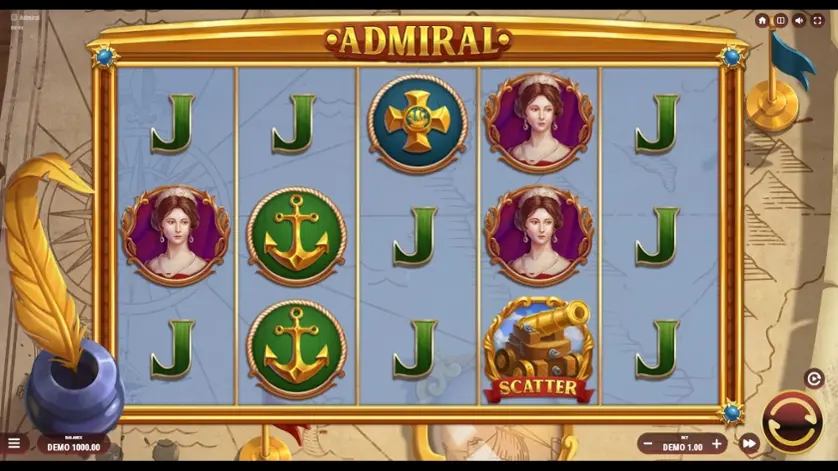
Task: Mute the game sound
Action: tap(799, 20)
